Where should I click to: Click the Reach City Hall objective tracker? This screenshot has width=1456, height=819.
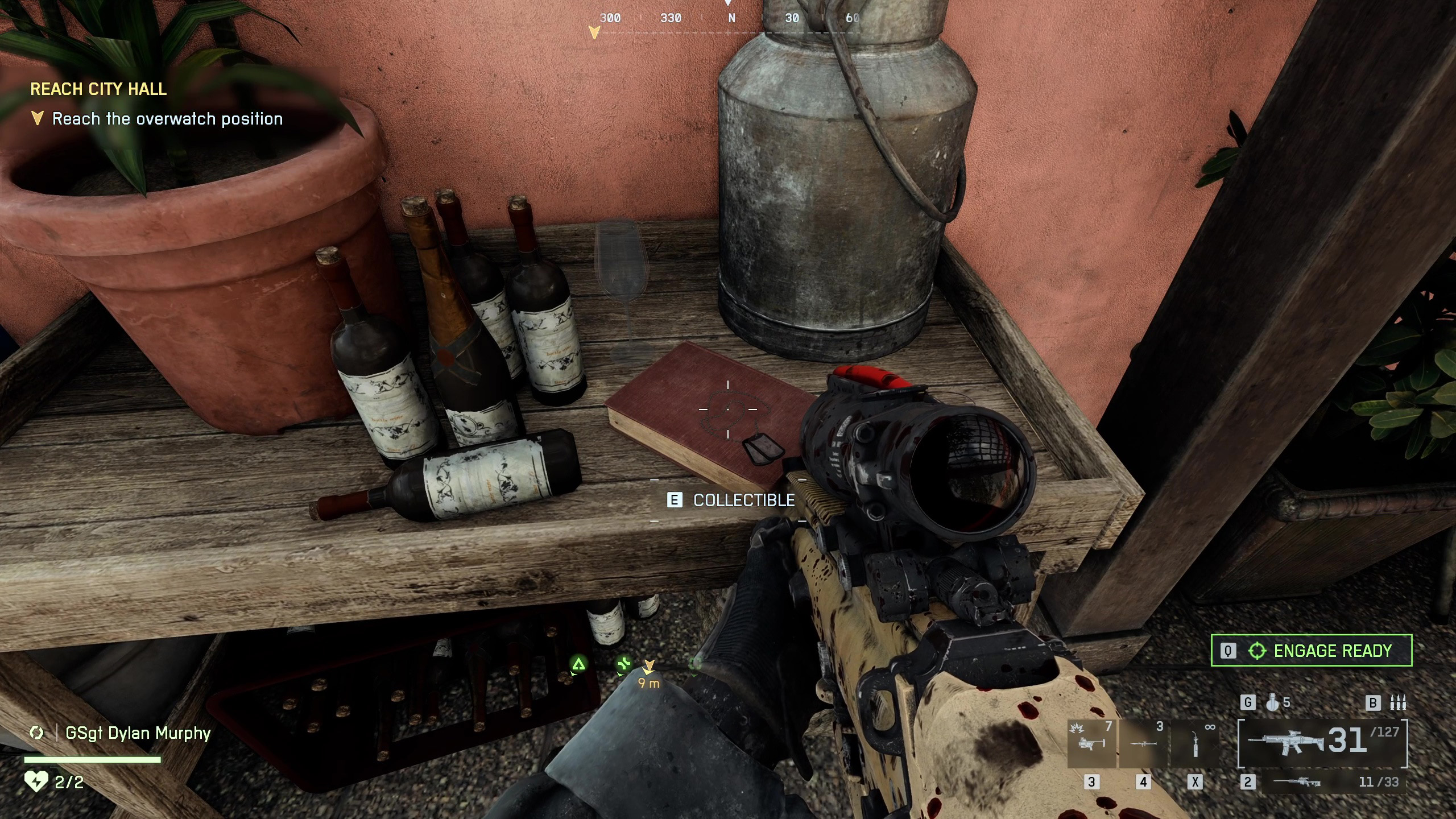[x=98, y=89]
